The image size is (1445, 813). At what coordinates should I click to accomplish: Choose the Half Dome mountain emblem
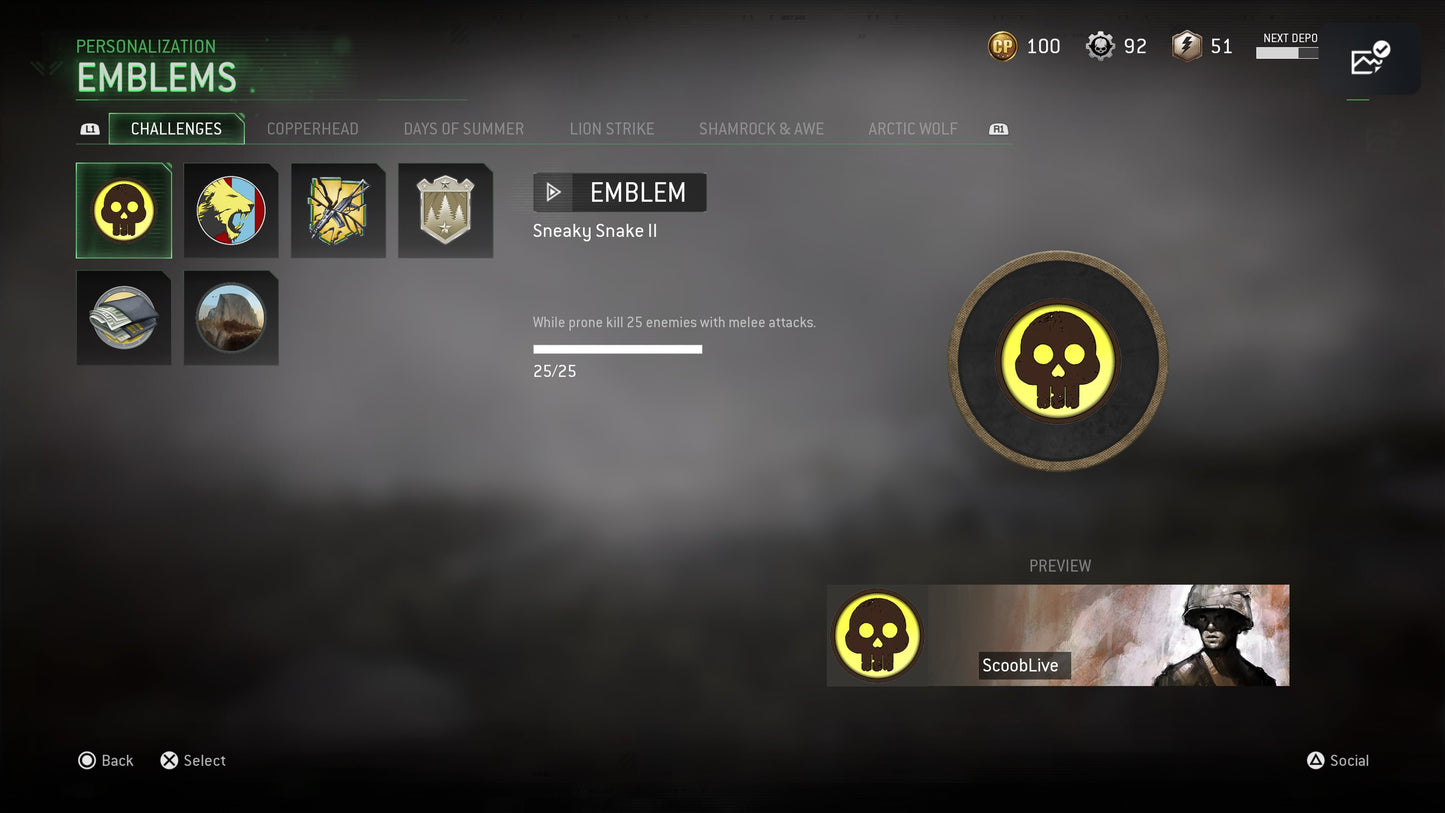tap(231, 317)
